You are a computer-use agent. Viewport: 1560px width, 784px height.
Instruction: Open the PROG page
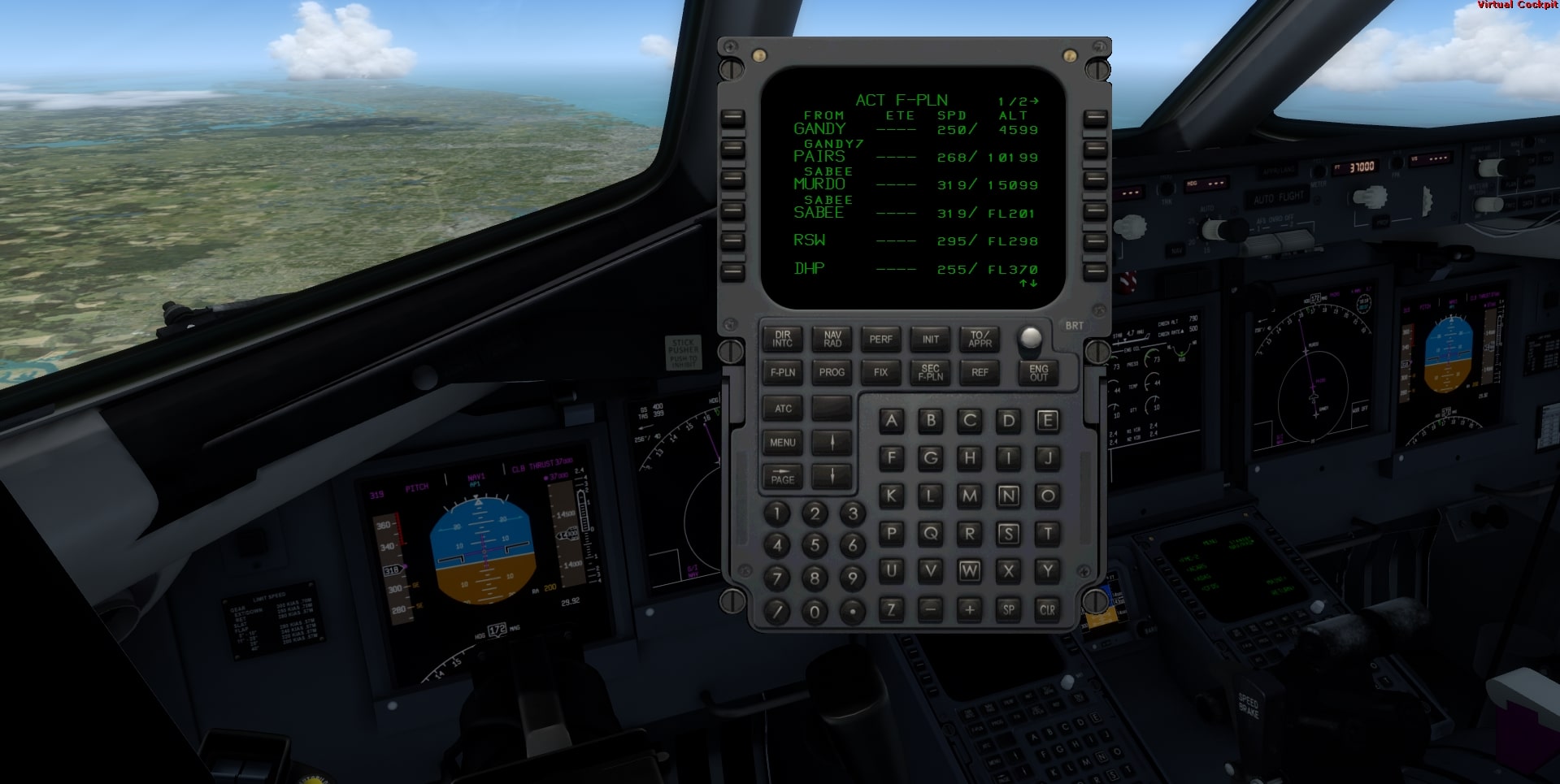832,372
